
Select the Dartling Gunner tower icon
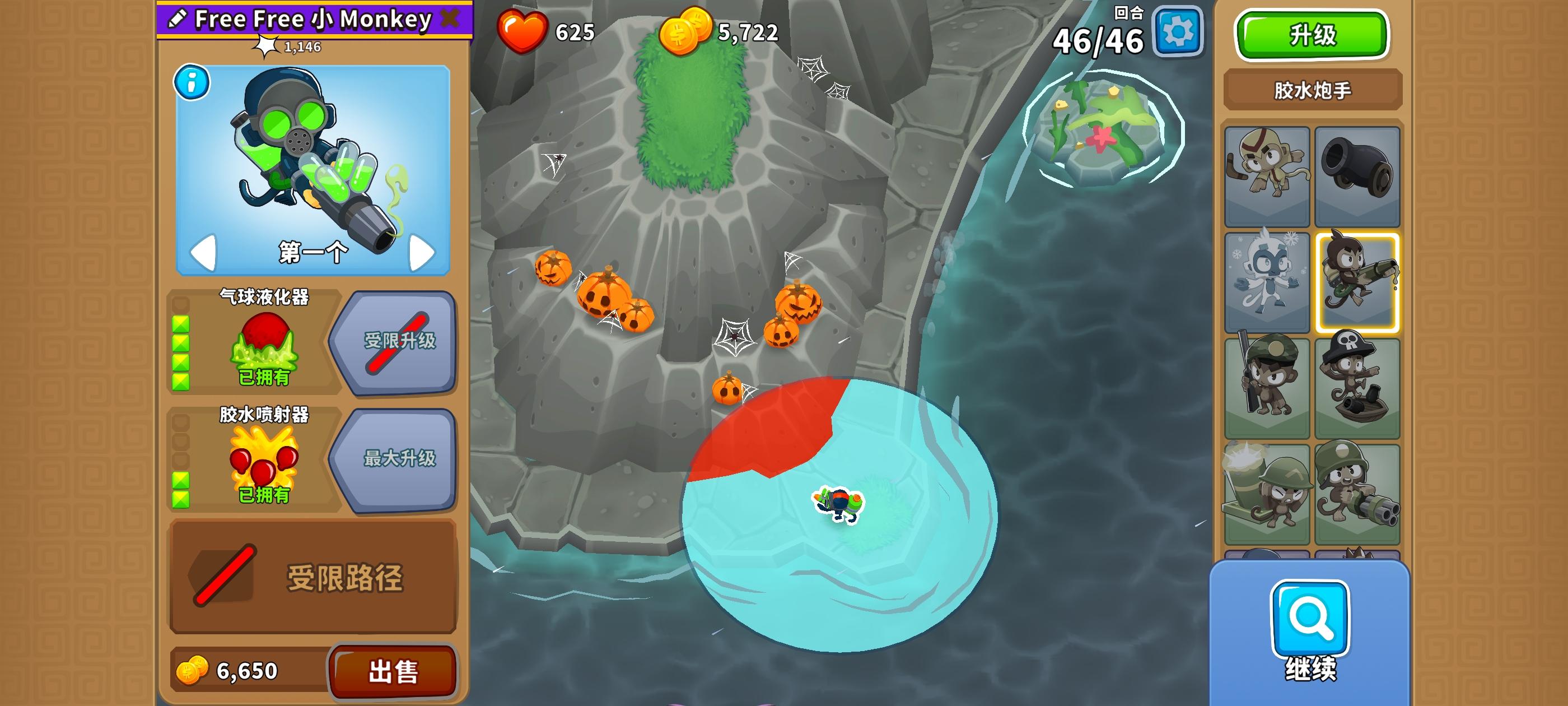point(1359,484)
